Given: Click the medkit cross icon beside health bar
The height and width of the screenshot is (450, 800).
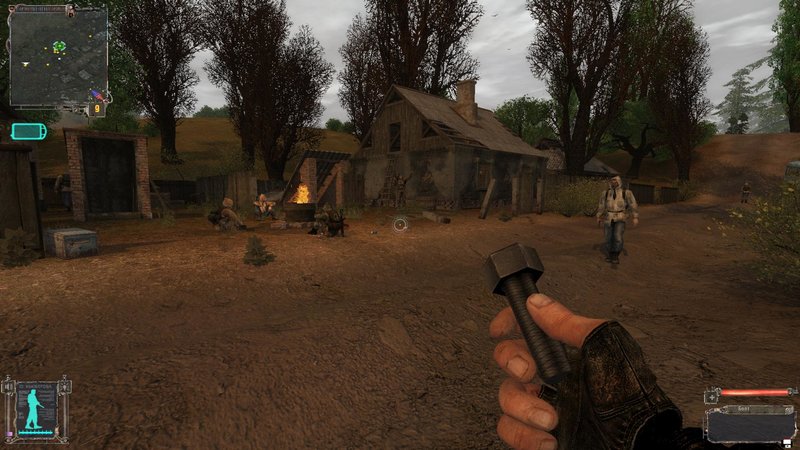Looking at the screenshot, I should pyautogui.click(x=711, y=396).
